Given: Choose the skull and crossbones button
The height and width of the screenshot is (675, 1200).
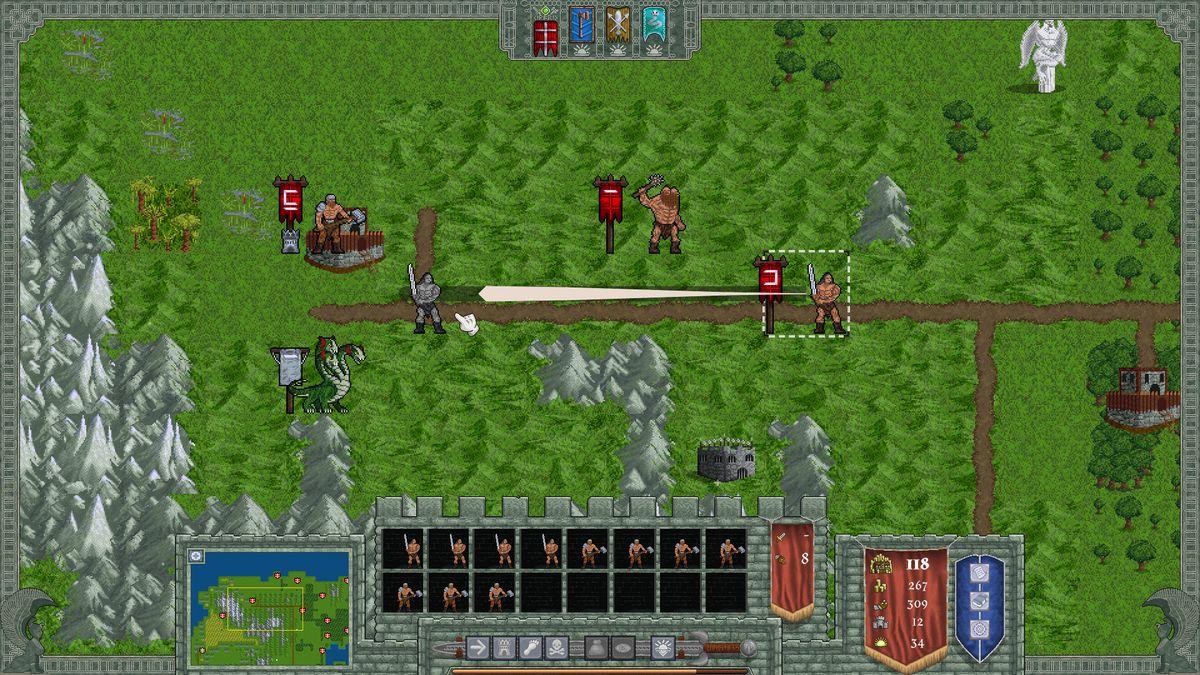Looking at the screenshot, I should click(x=556, y=647).
